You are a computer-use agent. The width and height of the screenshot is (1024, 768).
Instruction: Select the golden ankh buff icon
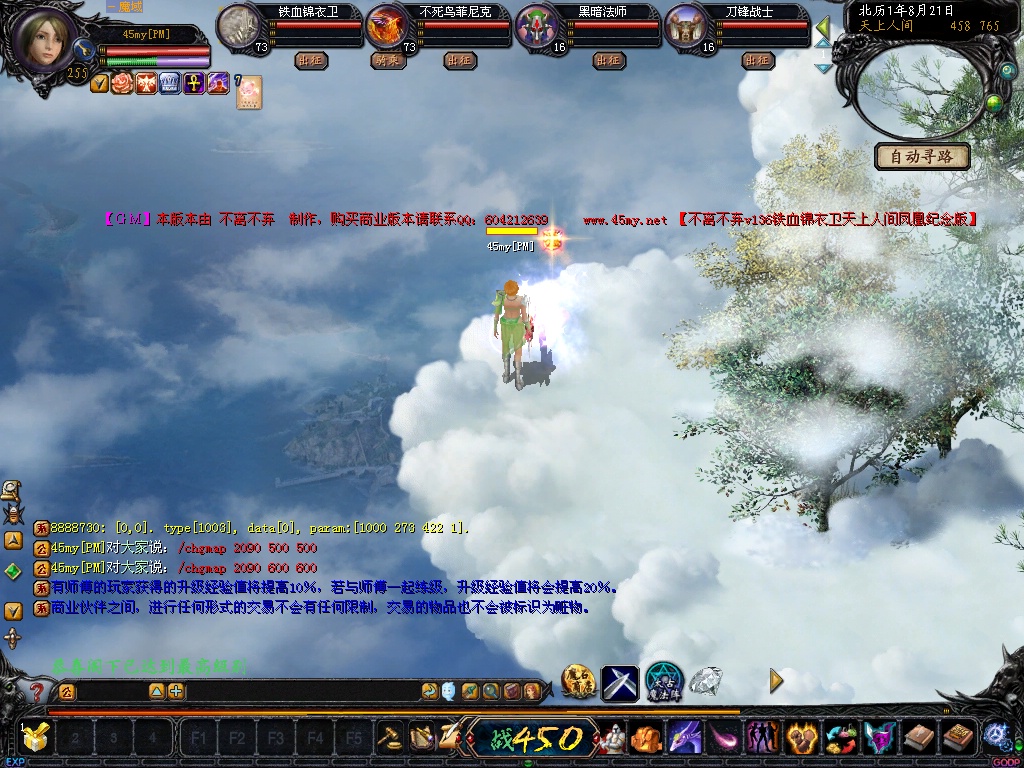(194, 84)
